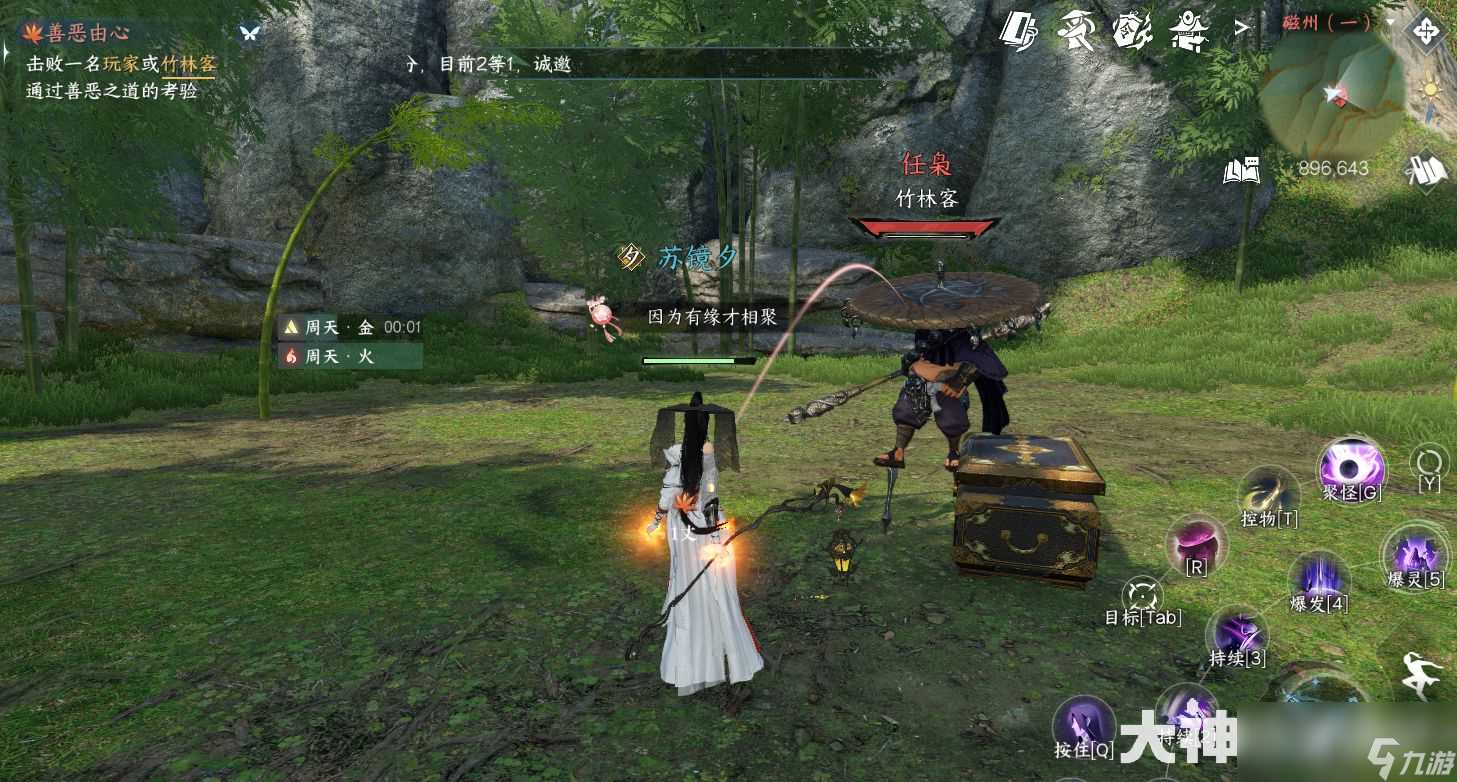Activate the 持续 [3] skill

pos(1237,633)
